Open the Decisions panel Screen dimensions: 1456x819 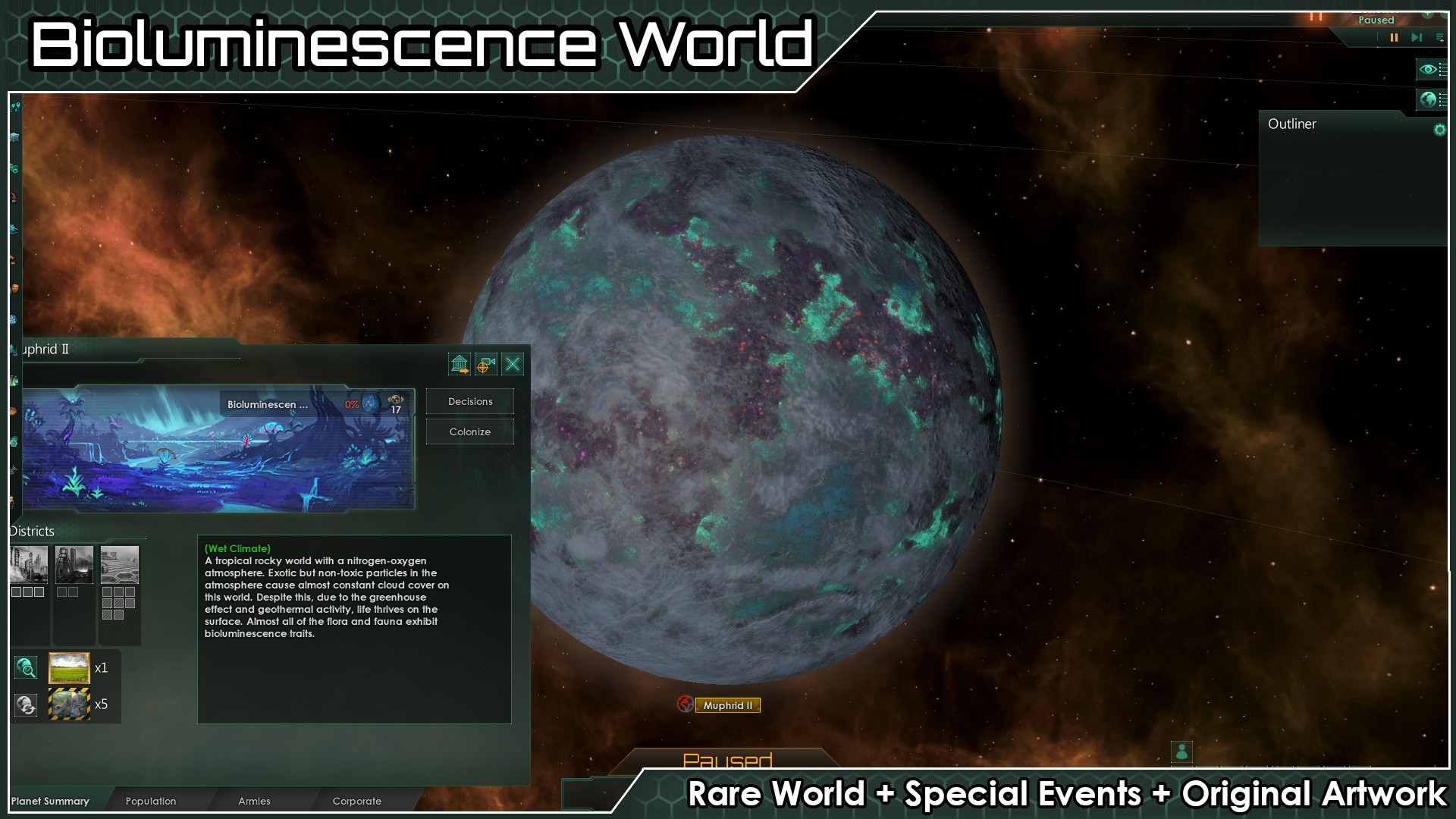[470, 402]
